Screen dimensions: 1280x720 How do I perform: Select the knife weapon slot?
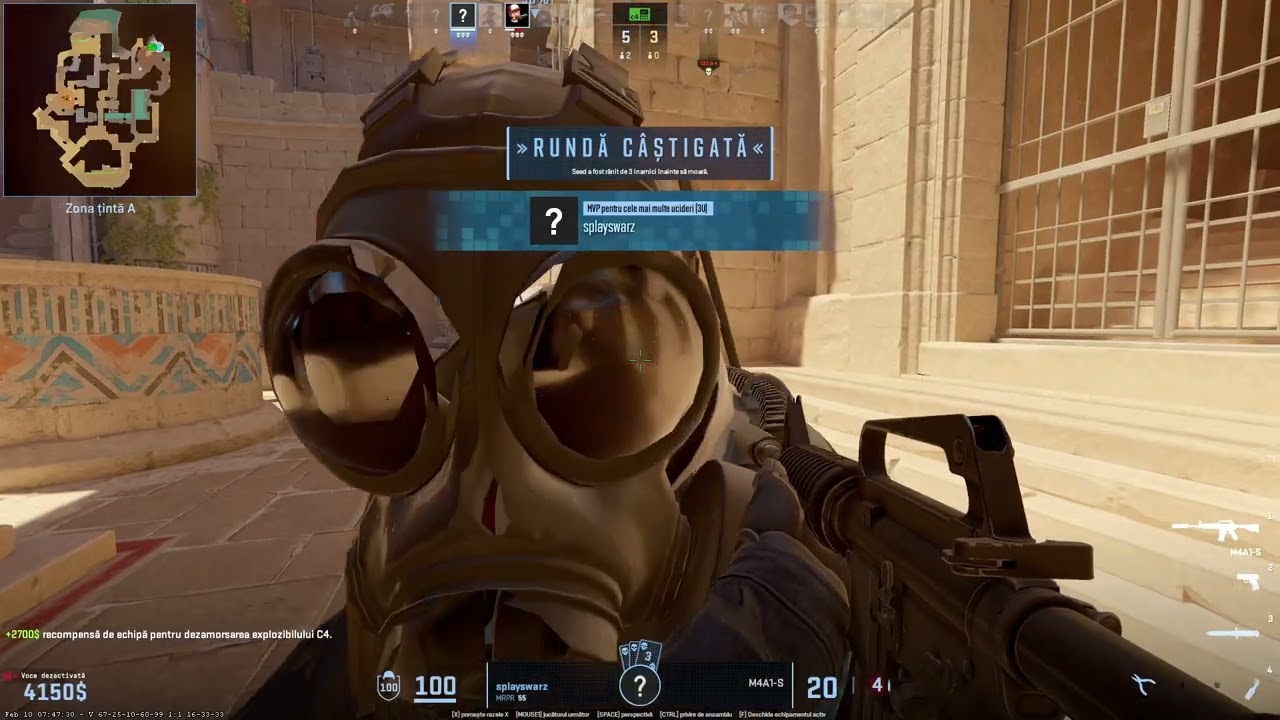point(1231,633)
